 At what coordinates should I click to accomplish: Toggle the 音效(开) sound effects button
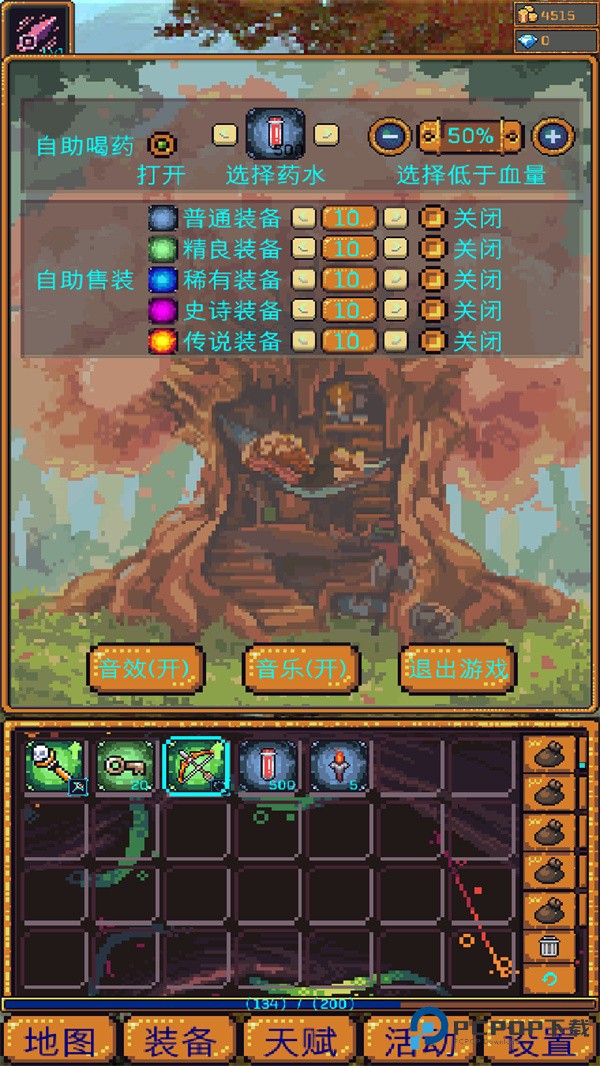click(146, 668)
